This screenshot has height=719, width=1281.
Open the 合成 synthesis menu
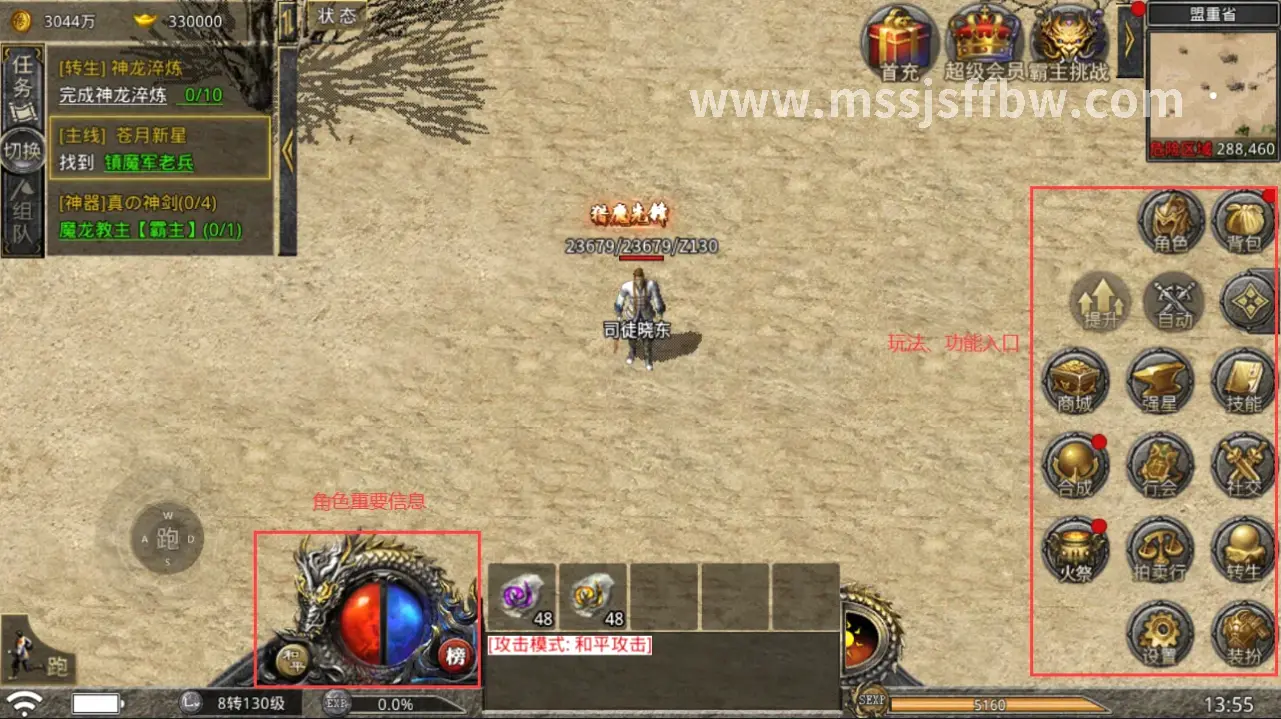pyautogui.click(x=1075, y=466)
